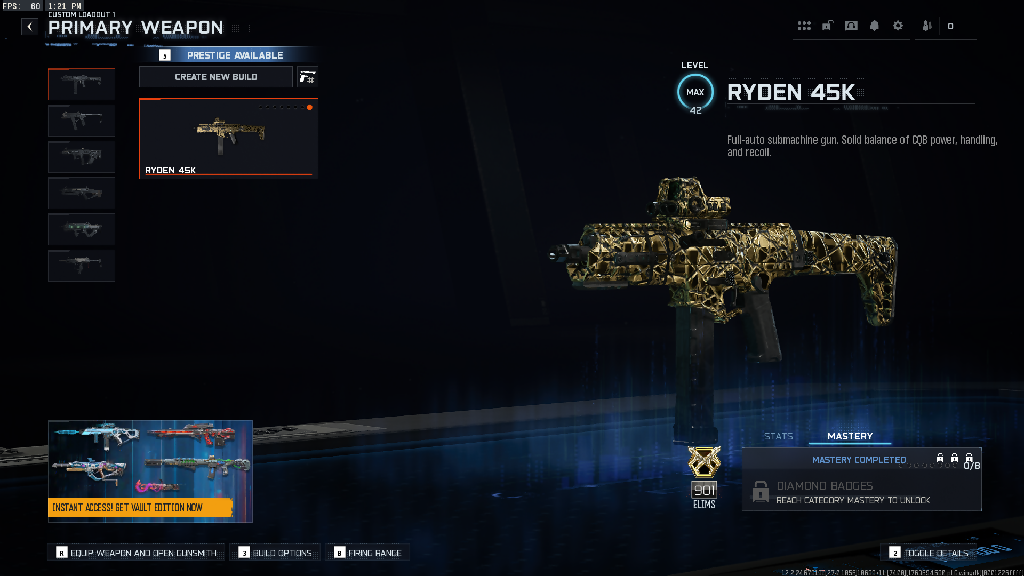Open the Diamond Badges locked panel
1024x576 pixels.
click(x=861, y=491)
